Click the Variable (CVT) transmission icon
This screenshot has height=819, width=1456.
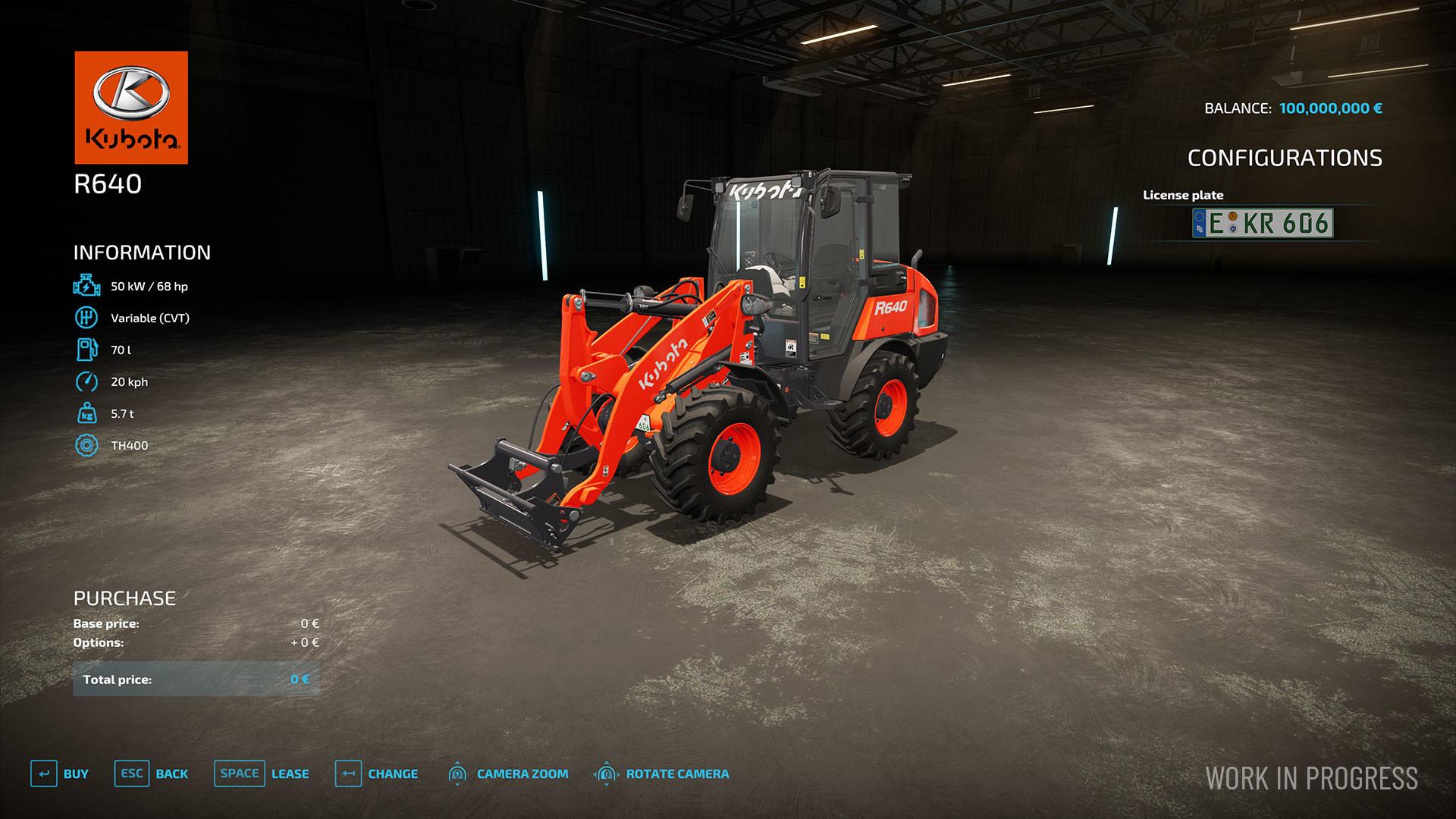[86, 318]
